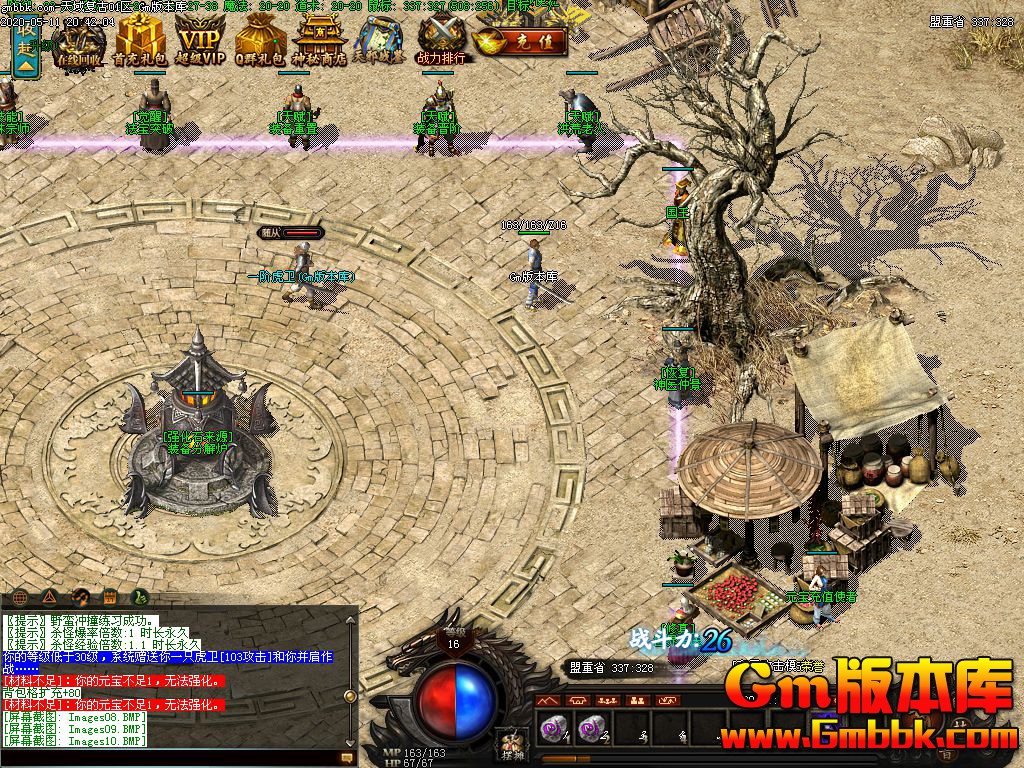Screen dimensions: 1024x768
Task: Open the chat message send icon
Action: tap(348, 759)
